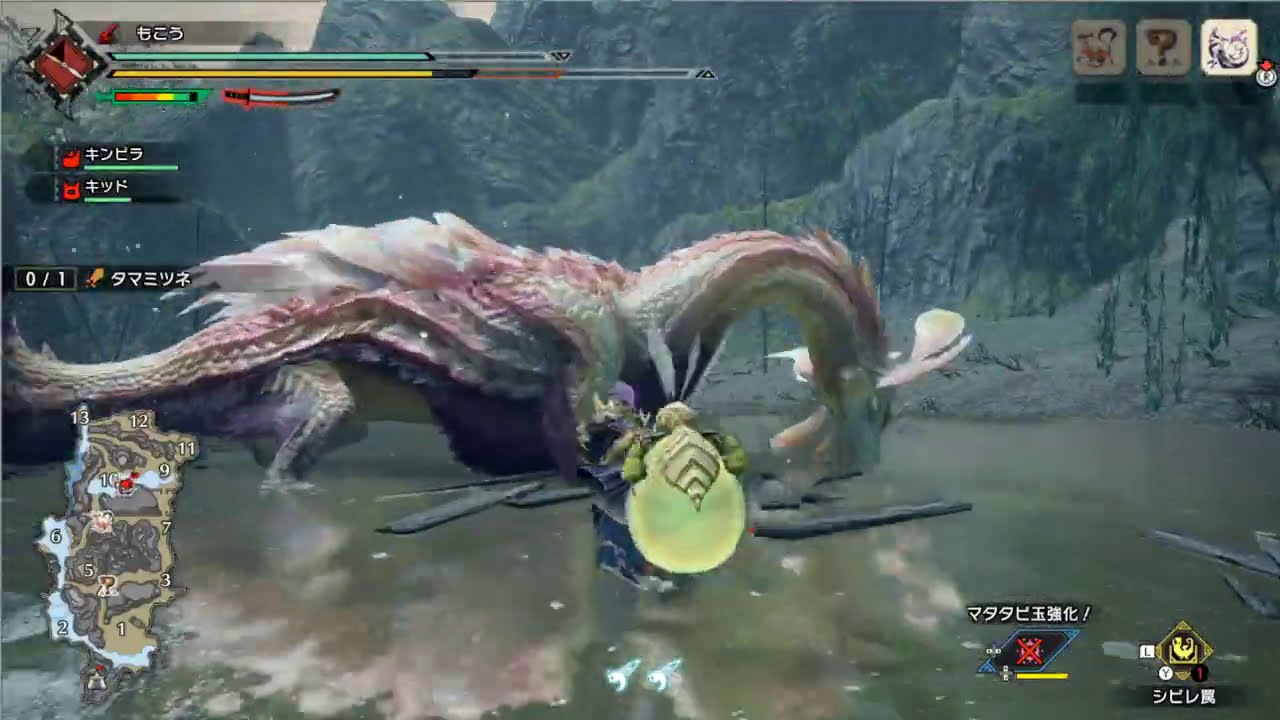Select party member キンピラ
The image size is (1280, 720).
pyautogui.click(x=115, y=156)
